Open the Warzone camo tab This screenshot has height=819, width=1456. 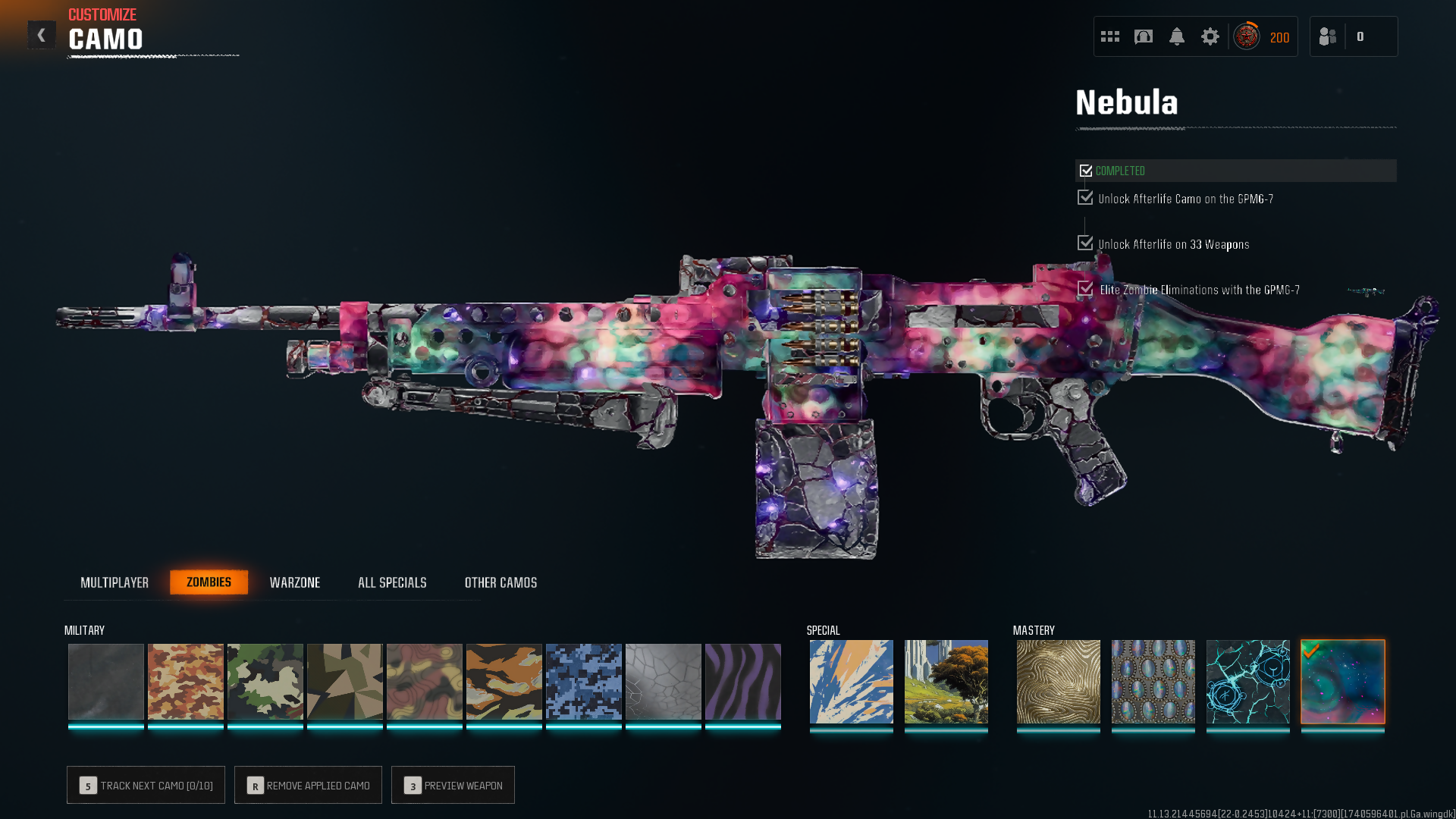pos(295,582)
